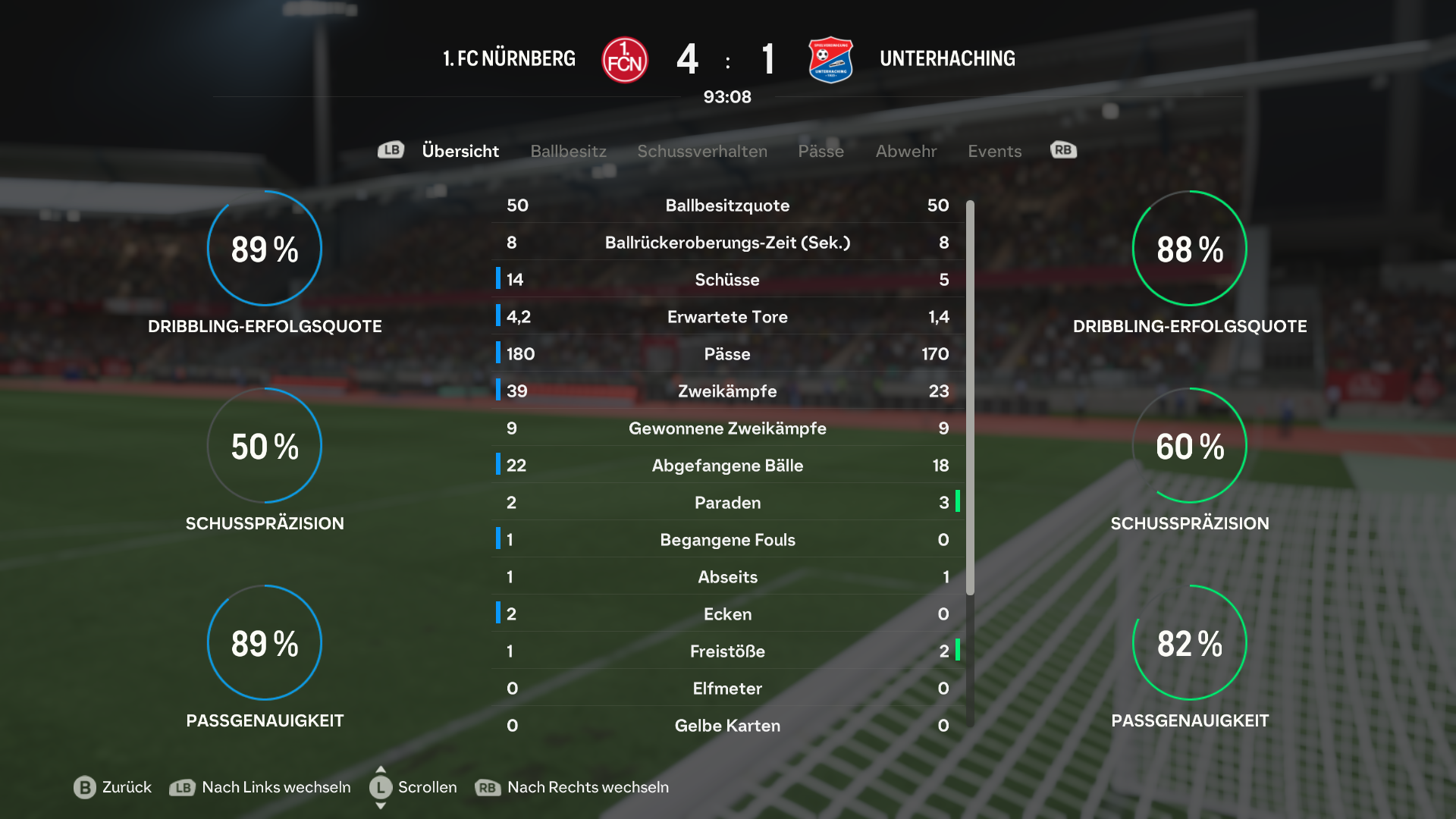Select the Schussverhalten tab
The width and height of the screenshot is (1456, 819).
[x=701, y=151]
